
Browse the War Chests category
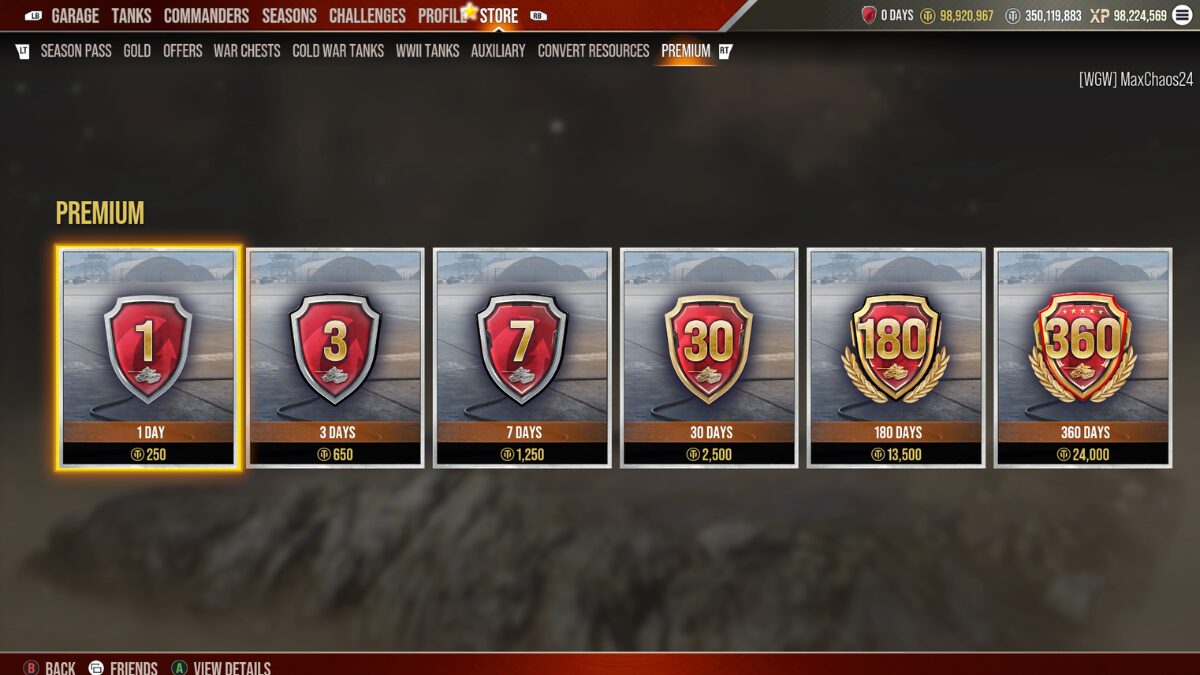click(247, 51)
